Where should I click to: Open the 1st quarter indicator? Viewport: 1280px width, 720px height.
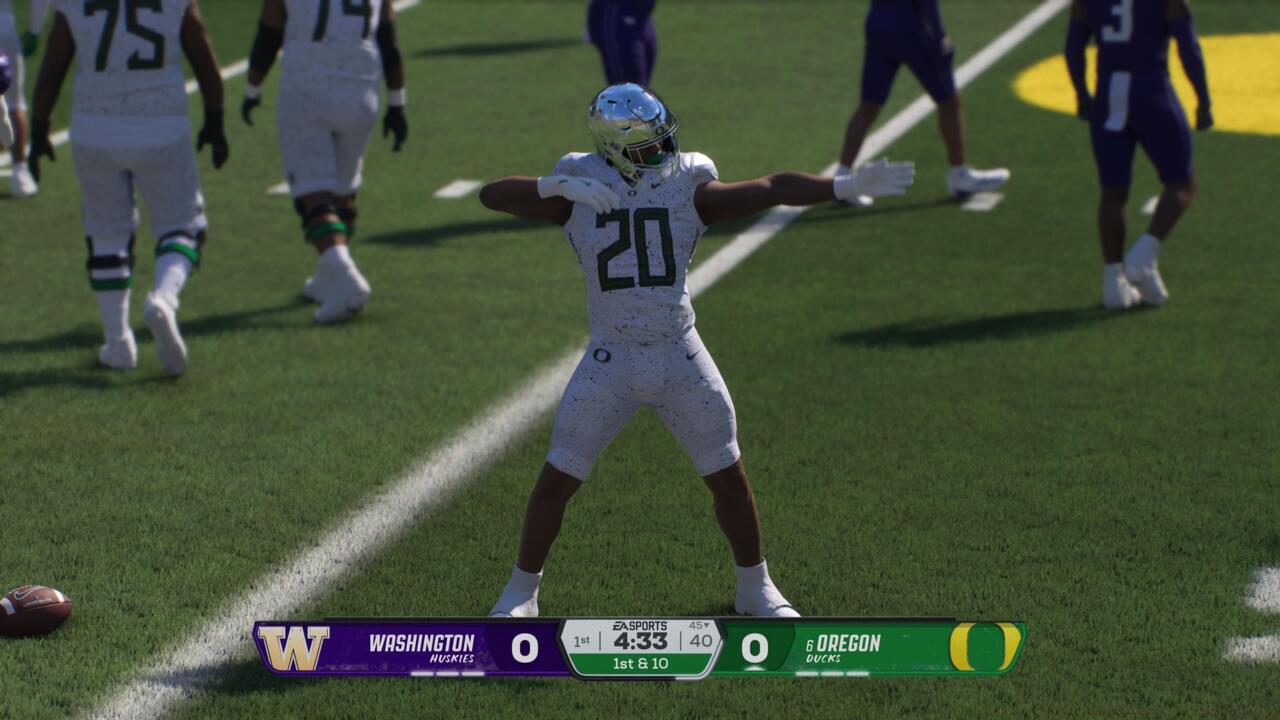[x=581, y=641]
